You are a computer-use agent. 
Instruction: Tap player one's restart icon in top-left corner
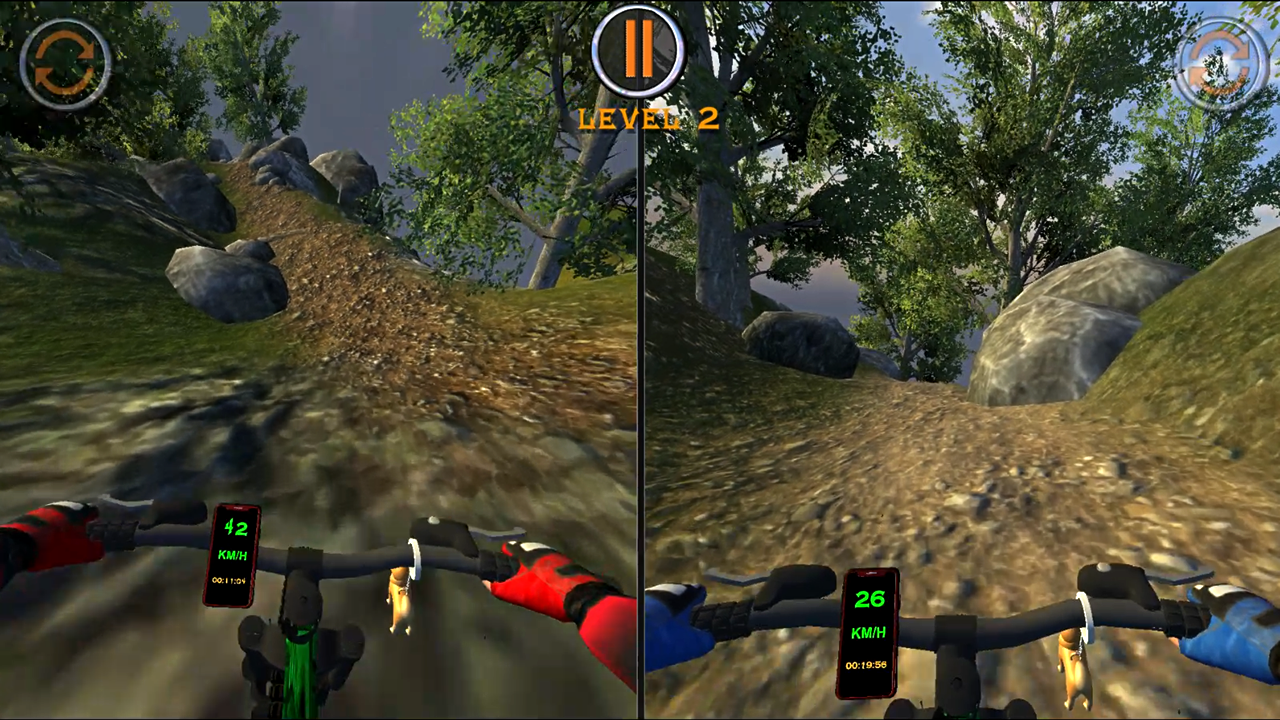click(66, 63)
